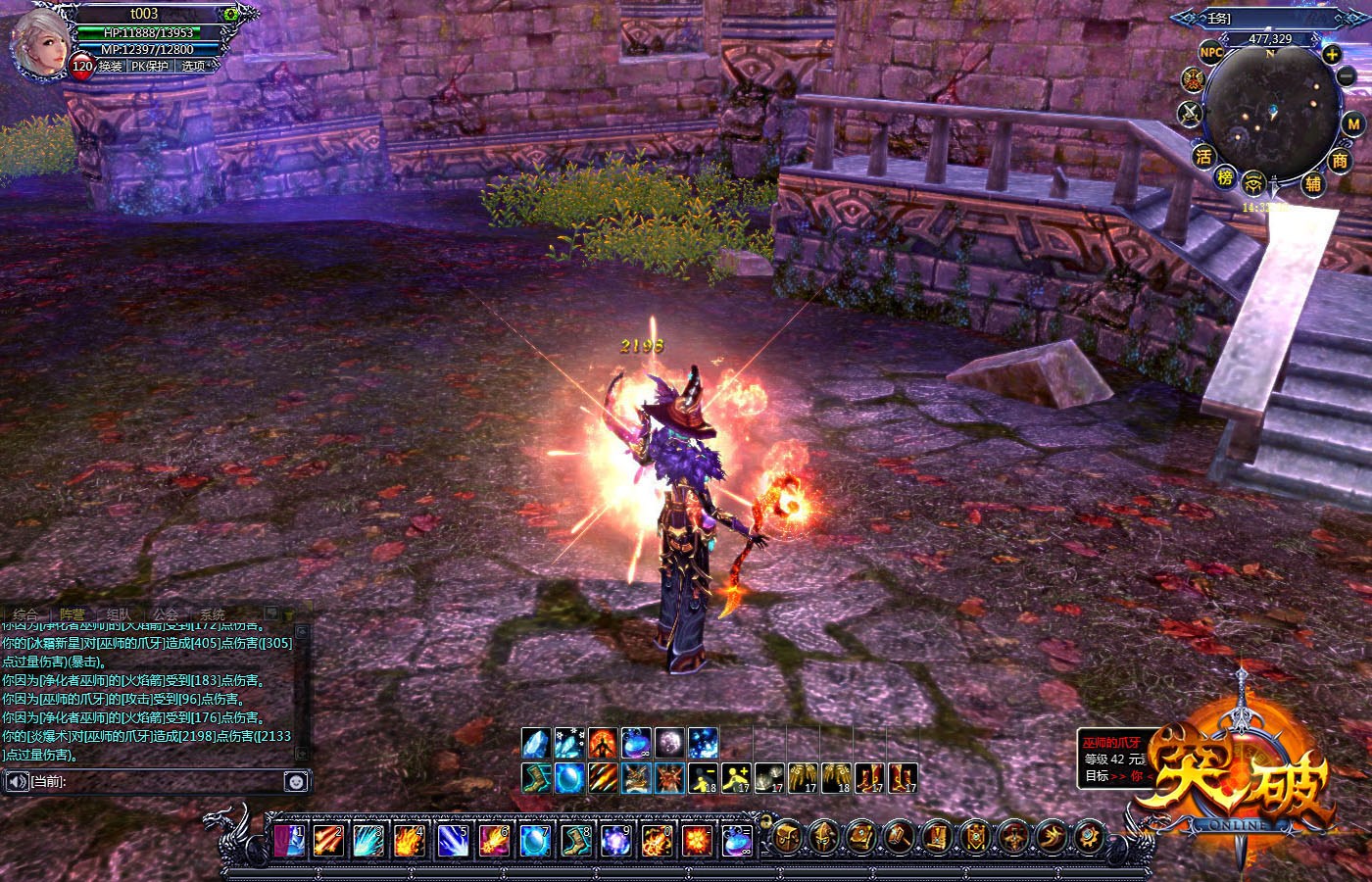Select the t003 character portrait
This screenshot has width=1372, height=882.
click(37, 41)
